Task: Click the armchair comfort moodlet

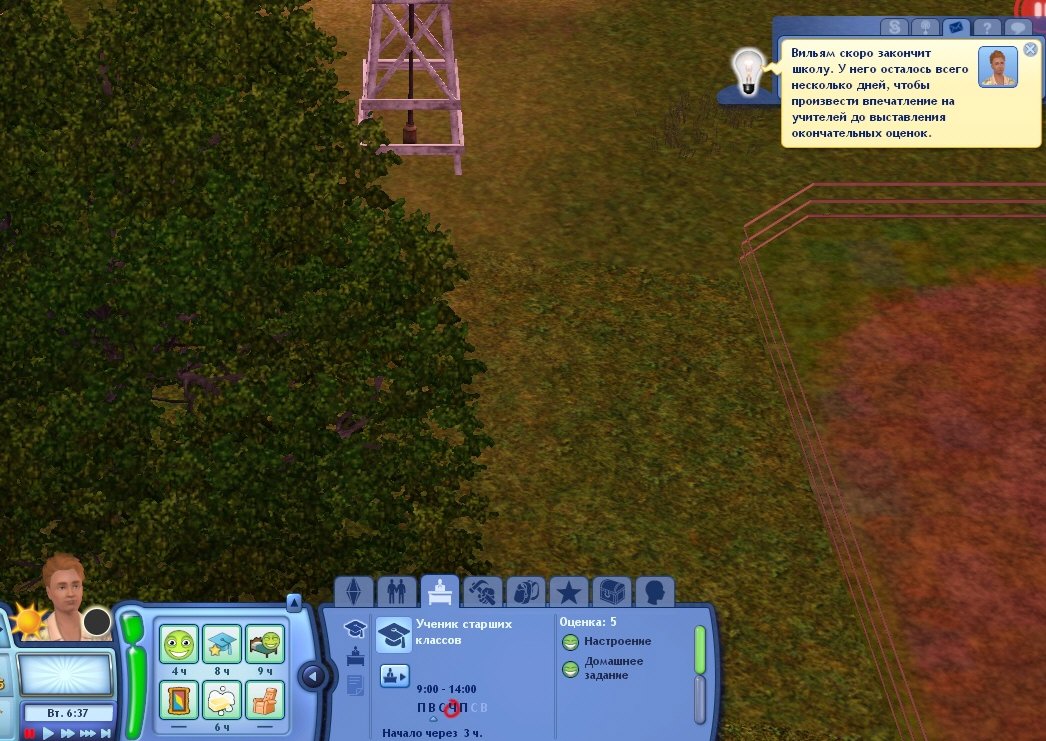Action: 265,699
